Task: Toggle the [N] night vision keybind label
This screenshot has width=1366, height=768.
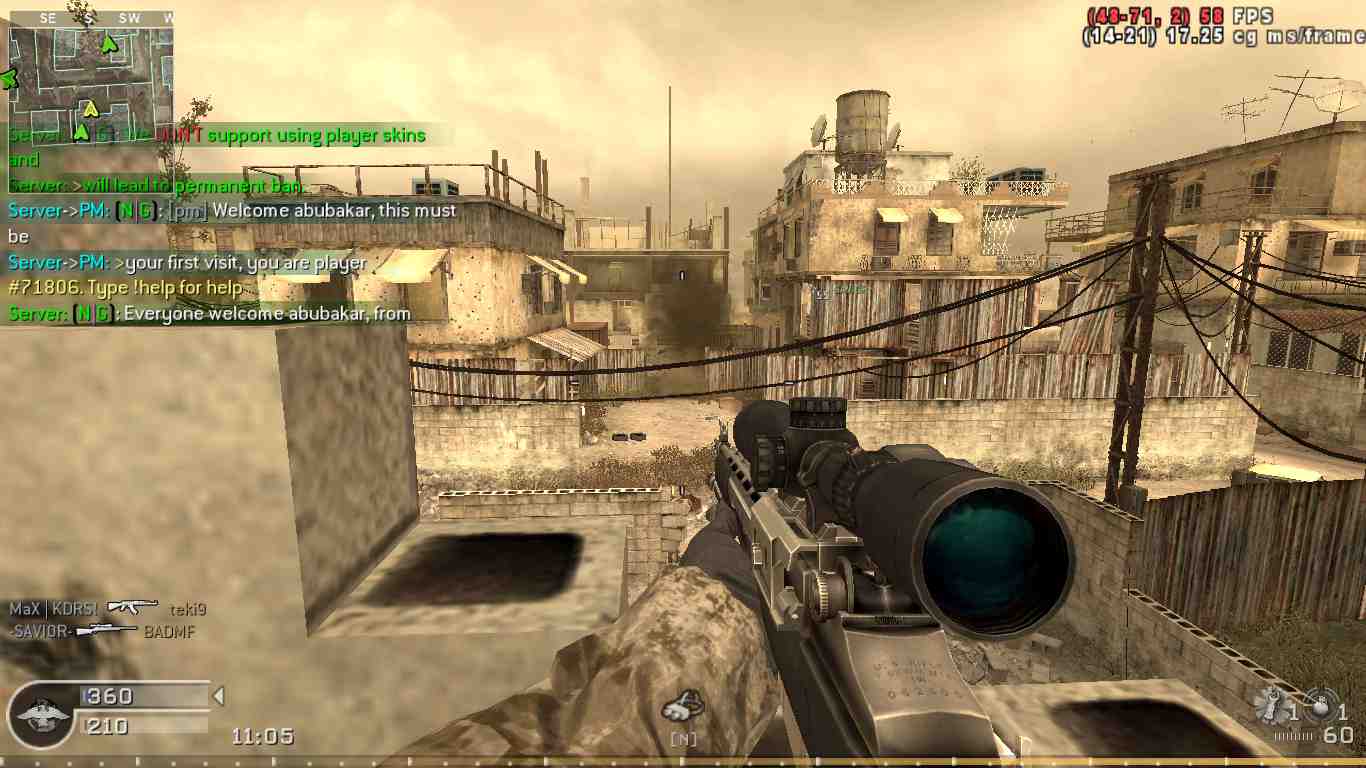Action: 687,738
